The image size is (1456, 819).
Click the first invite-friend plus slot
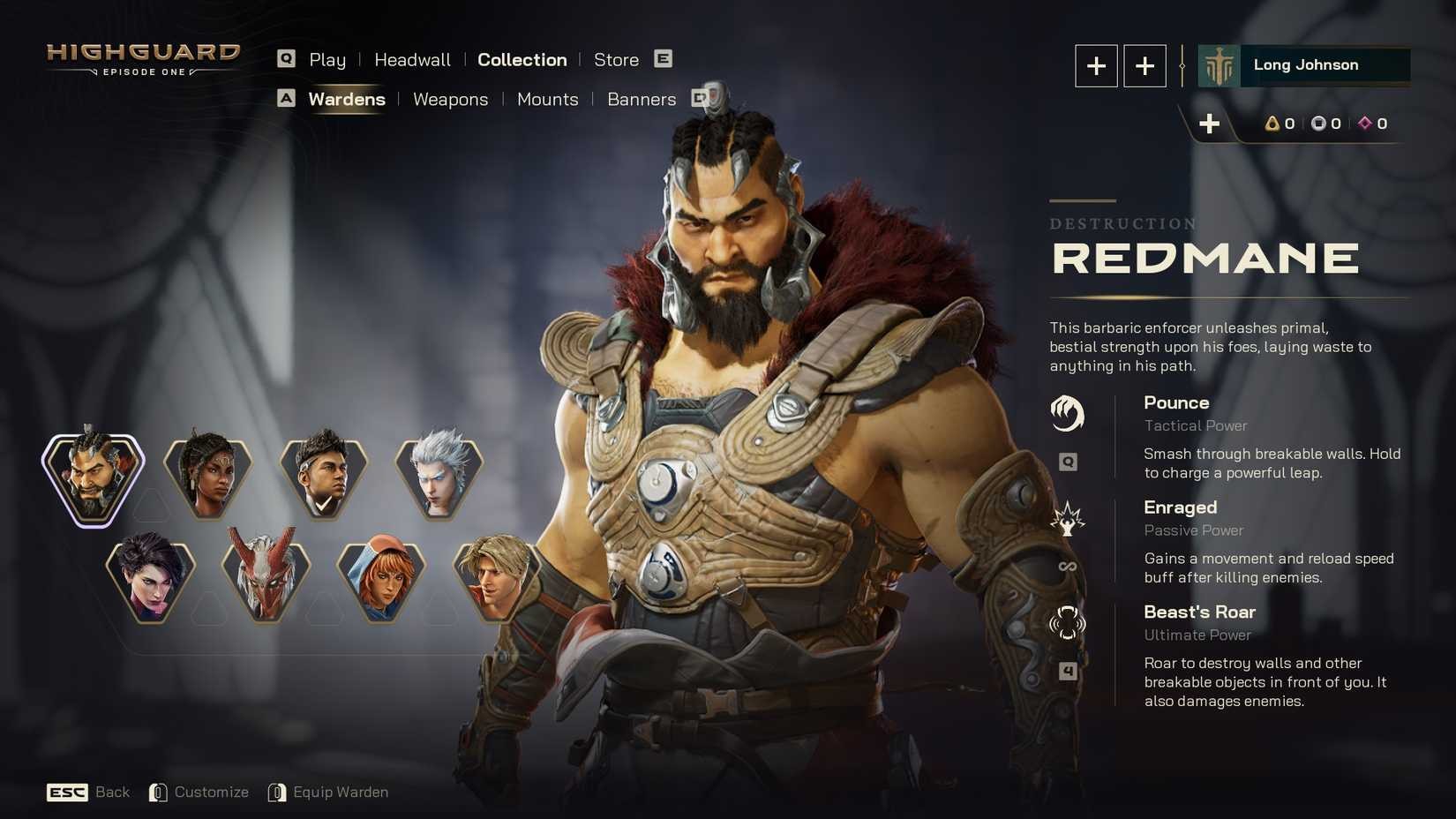click(1096, 65)
